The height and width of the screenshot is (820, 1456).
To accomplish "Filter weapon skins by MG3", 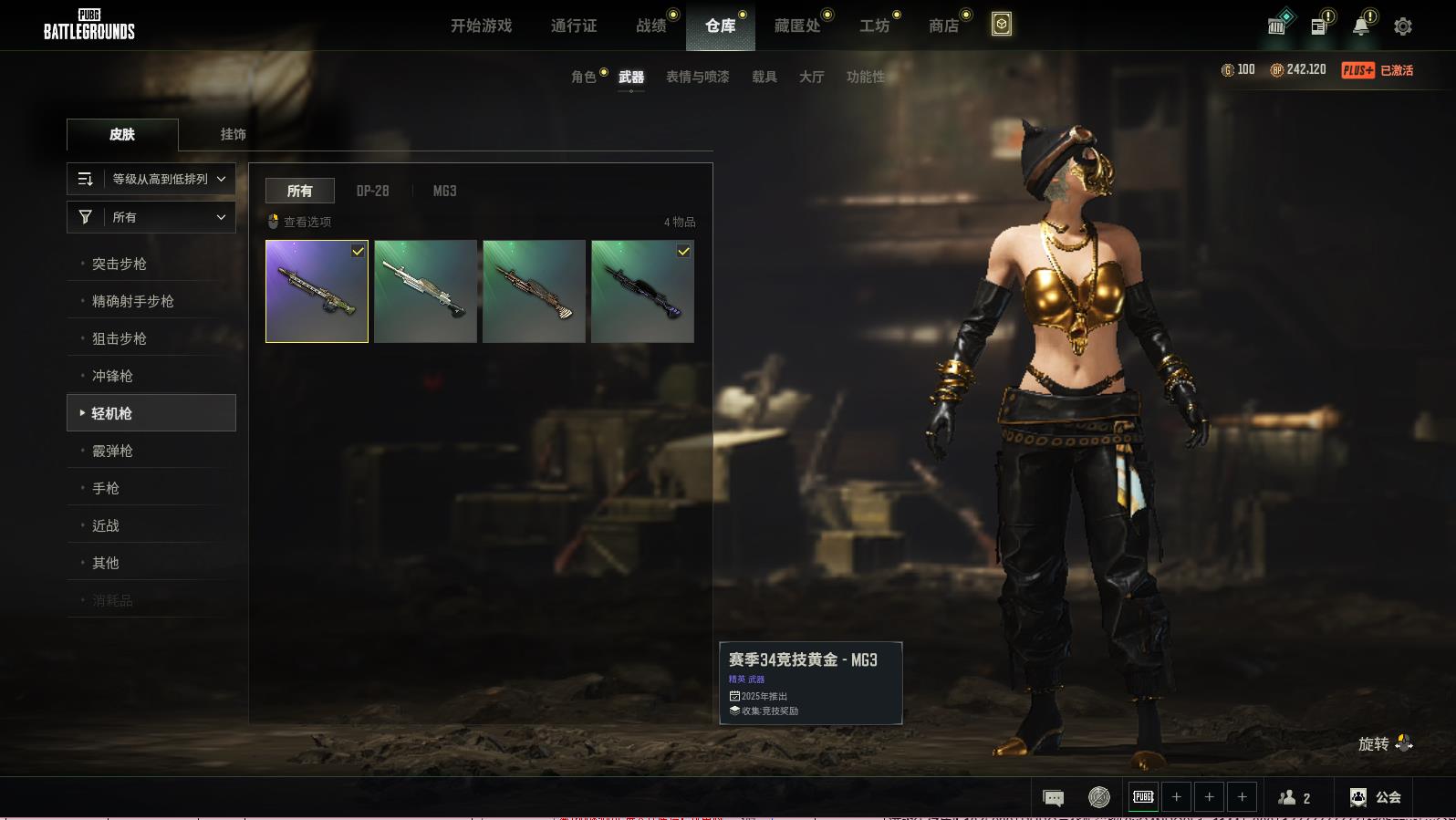I will tap(444, 191).
